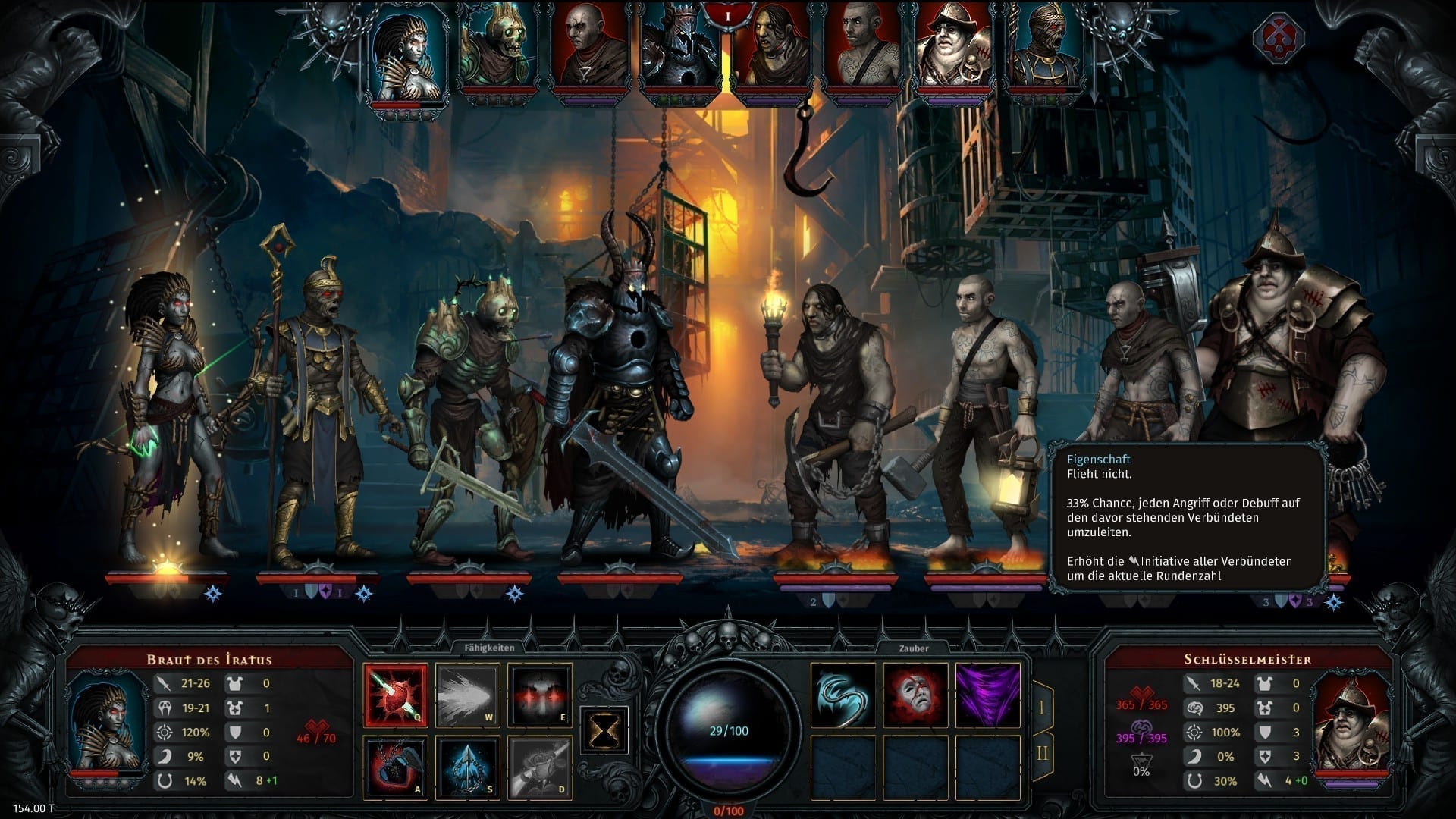
Task: Cast the purple shroud spell
Action: coord(987,696)
